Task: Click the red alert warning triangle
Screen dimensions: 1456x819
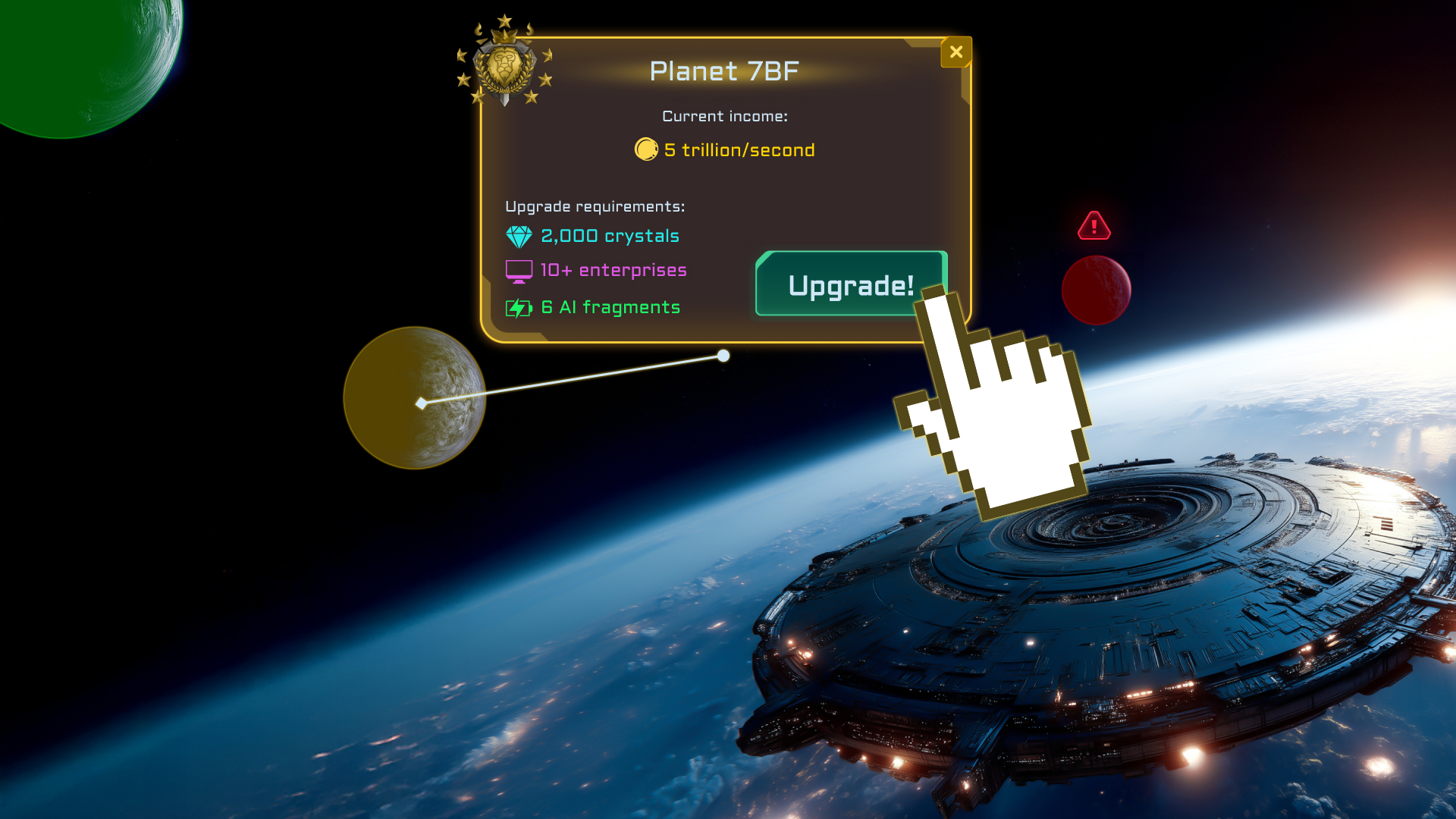Action: 1094,225
